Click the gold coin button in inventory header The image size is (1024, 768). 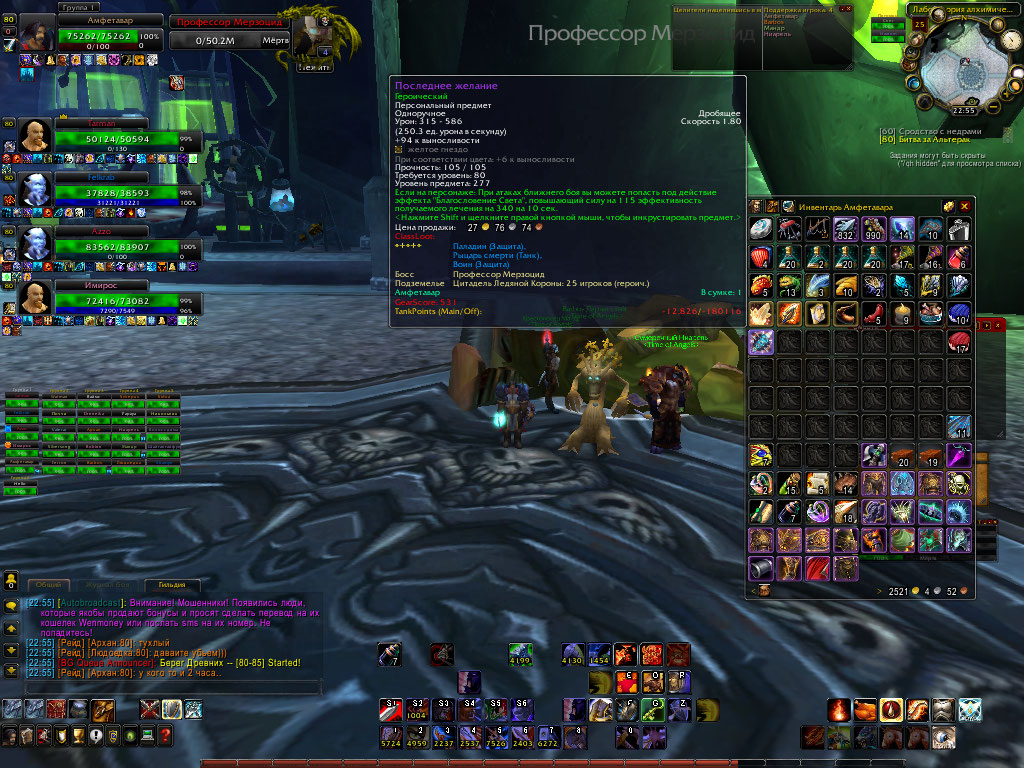(948, 205)
